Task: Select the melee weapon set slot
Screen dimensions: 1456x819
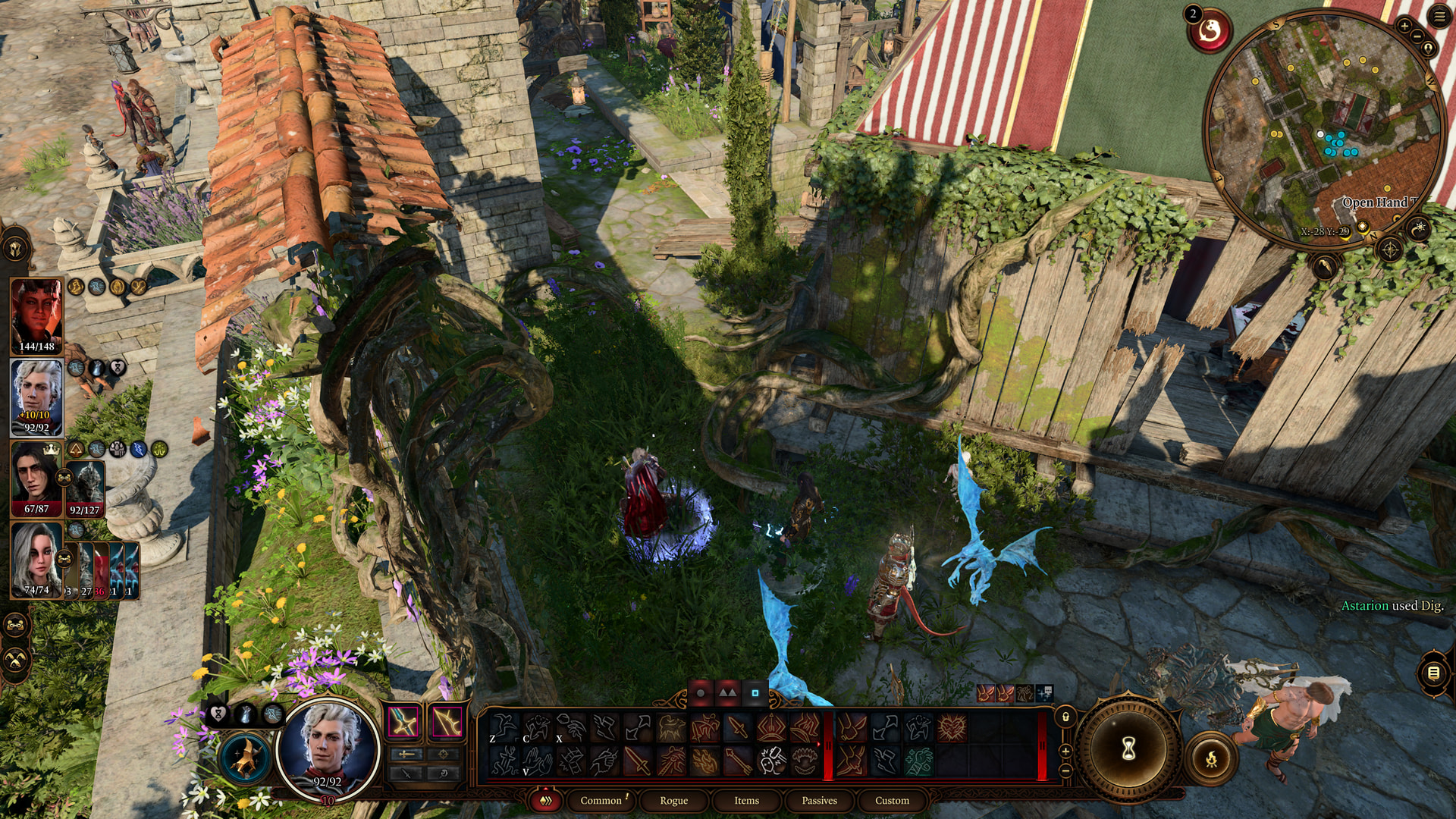Action: click(x=403, y=723)
